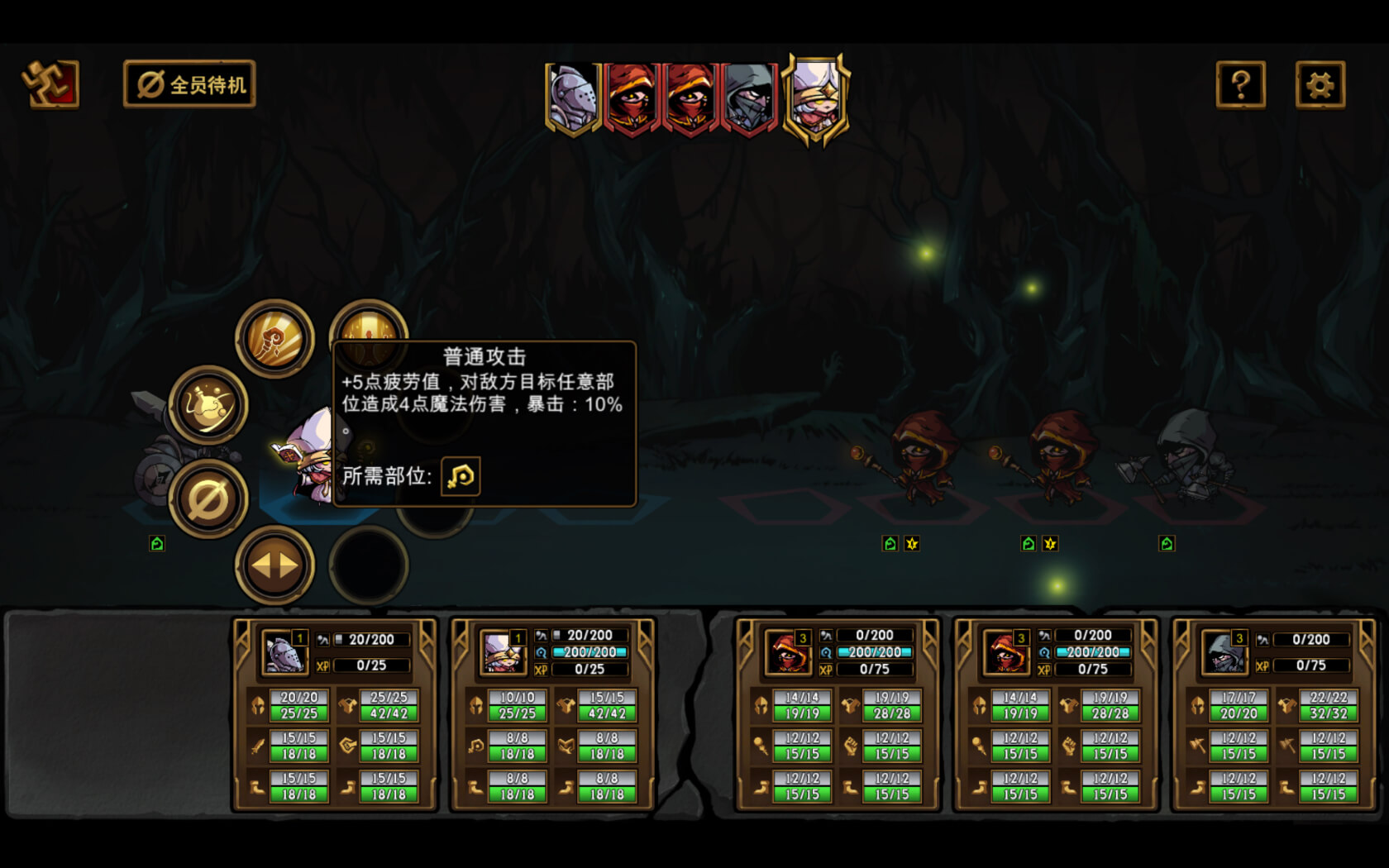Activate the staff normal attack skill
Image resolution: width=1389 pixels, height=868 pixels.
pyautogui.click(x=274, y=339)
